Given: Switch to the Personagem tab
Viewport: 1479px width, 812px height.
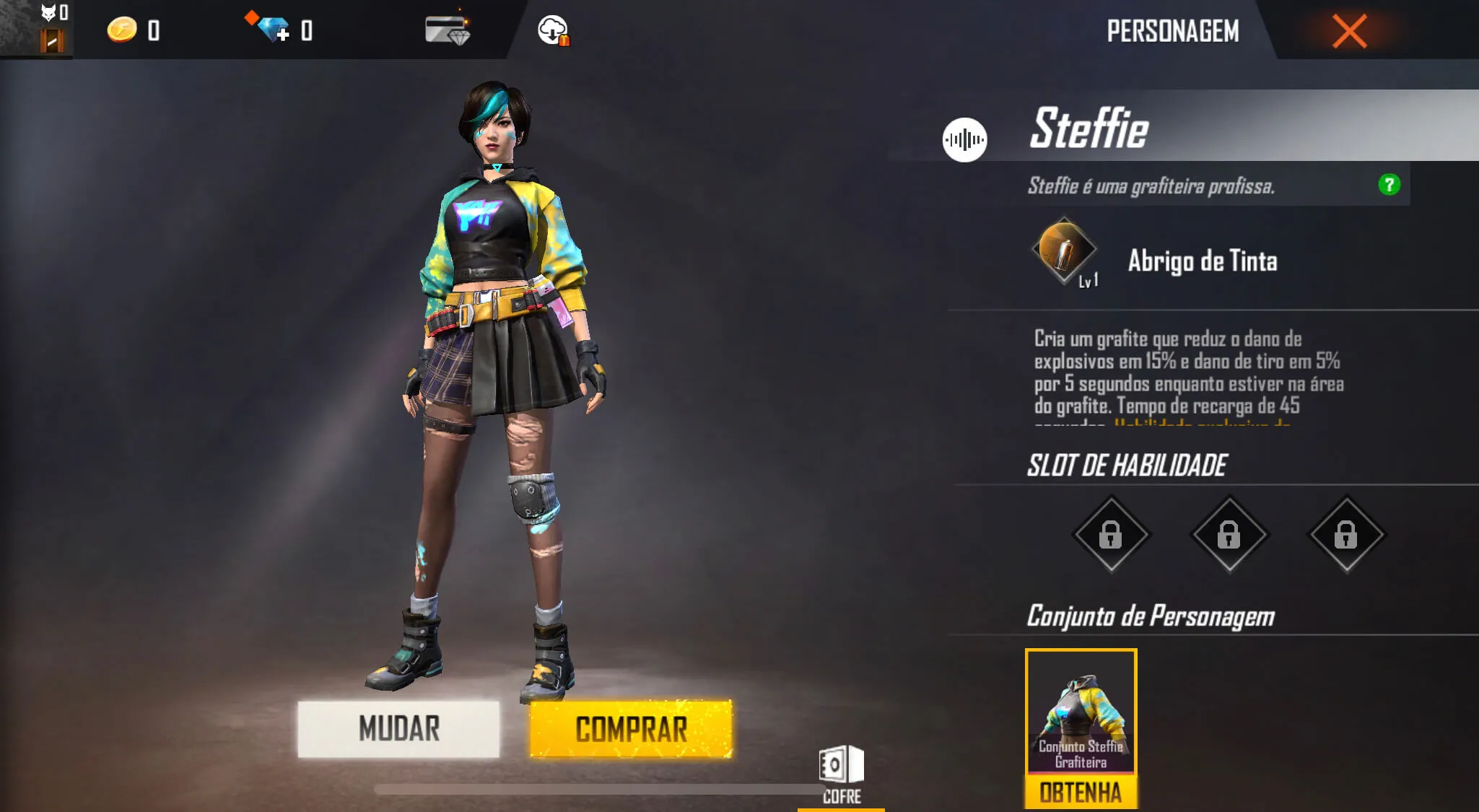Looking at the screenshot, I should tap(1173, 31).
